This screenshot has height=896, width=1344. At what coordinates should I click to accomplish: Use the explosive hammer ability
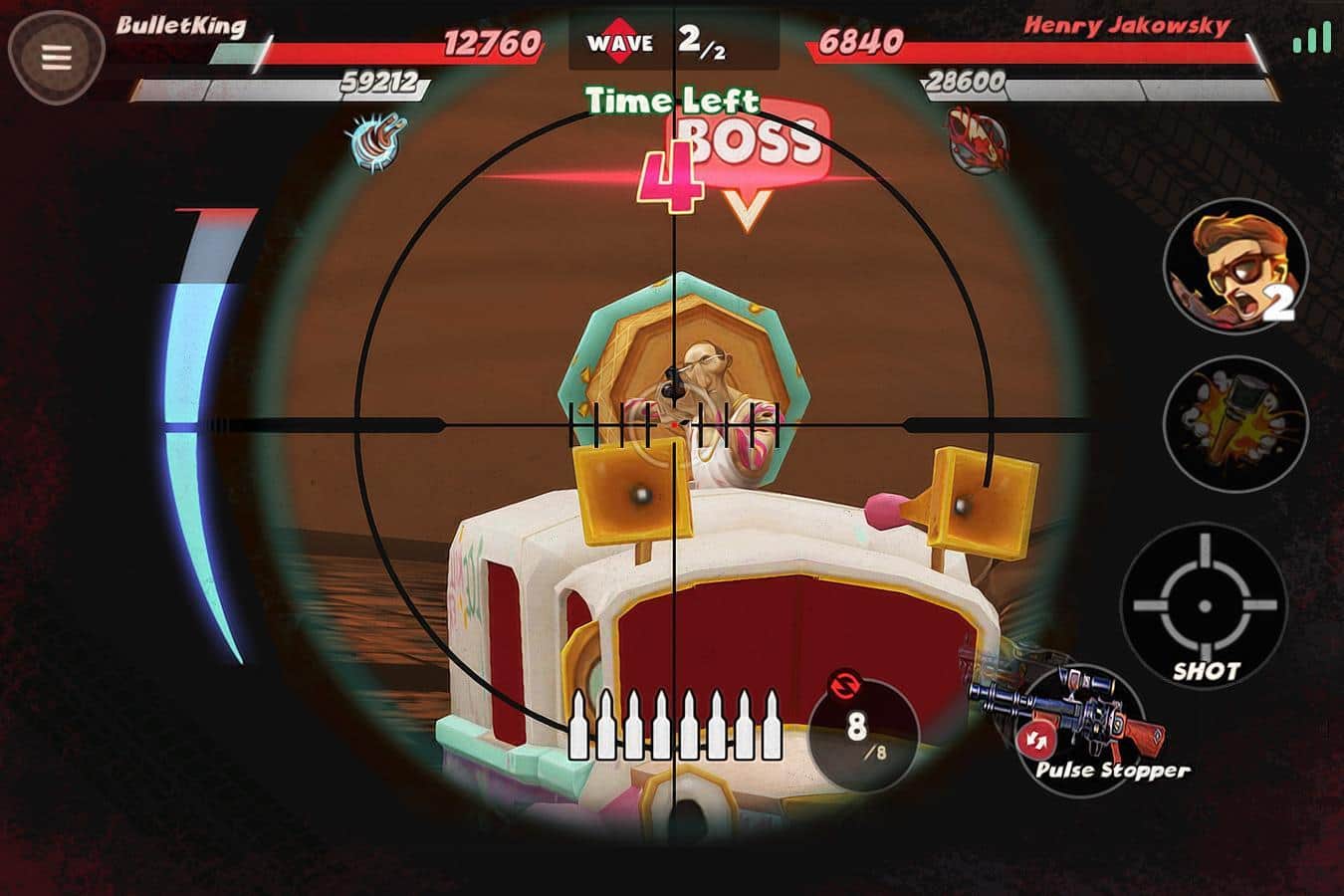[1234, 422]
